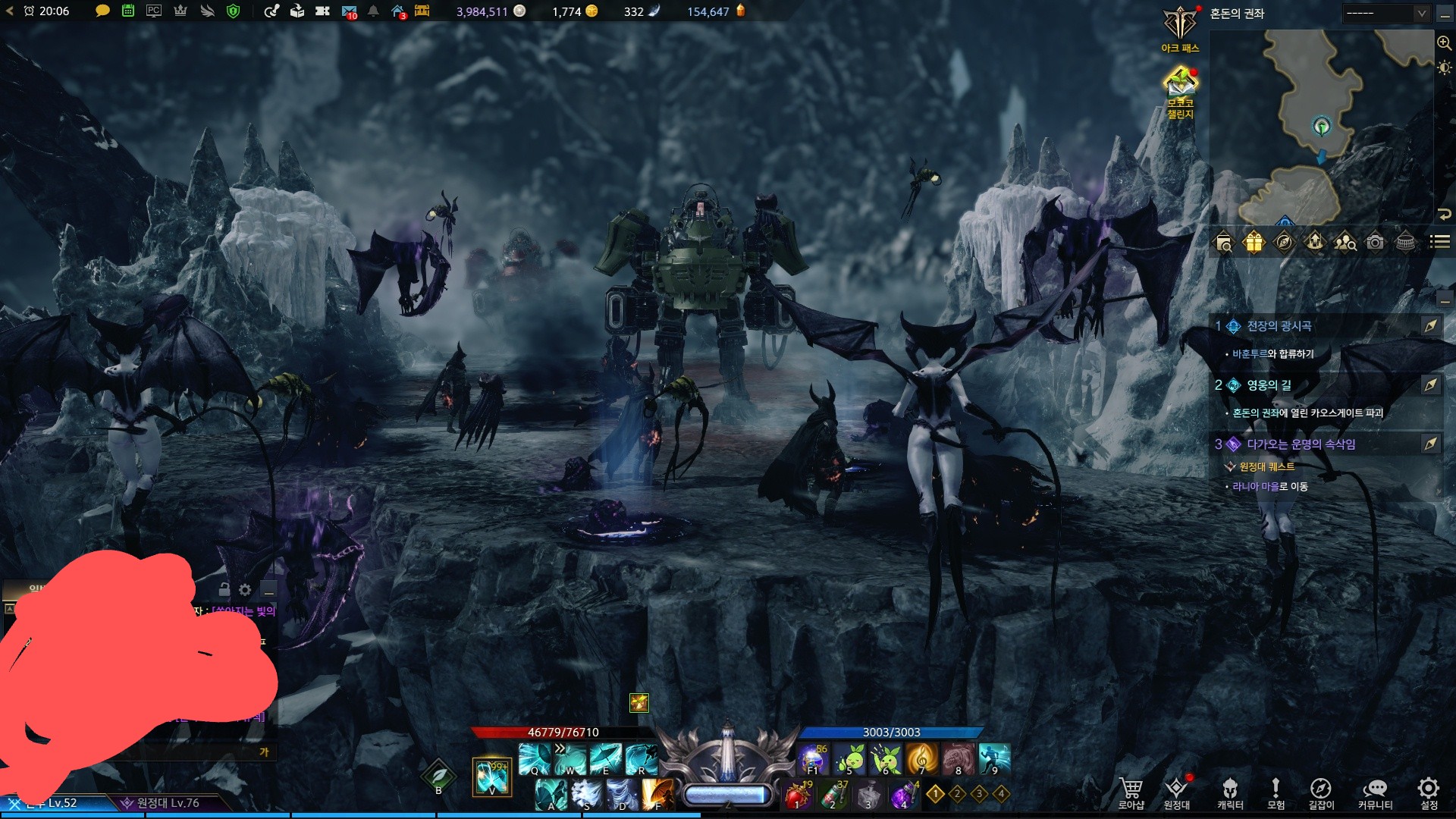This screenshot has height=819, width=1456.
Task: Open the green calendar icon
Action: pyautogui.click(x=128, y=11)
